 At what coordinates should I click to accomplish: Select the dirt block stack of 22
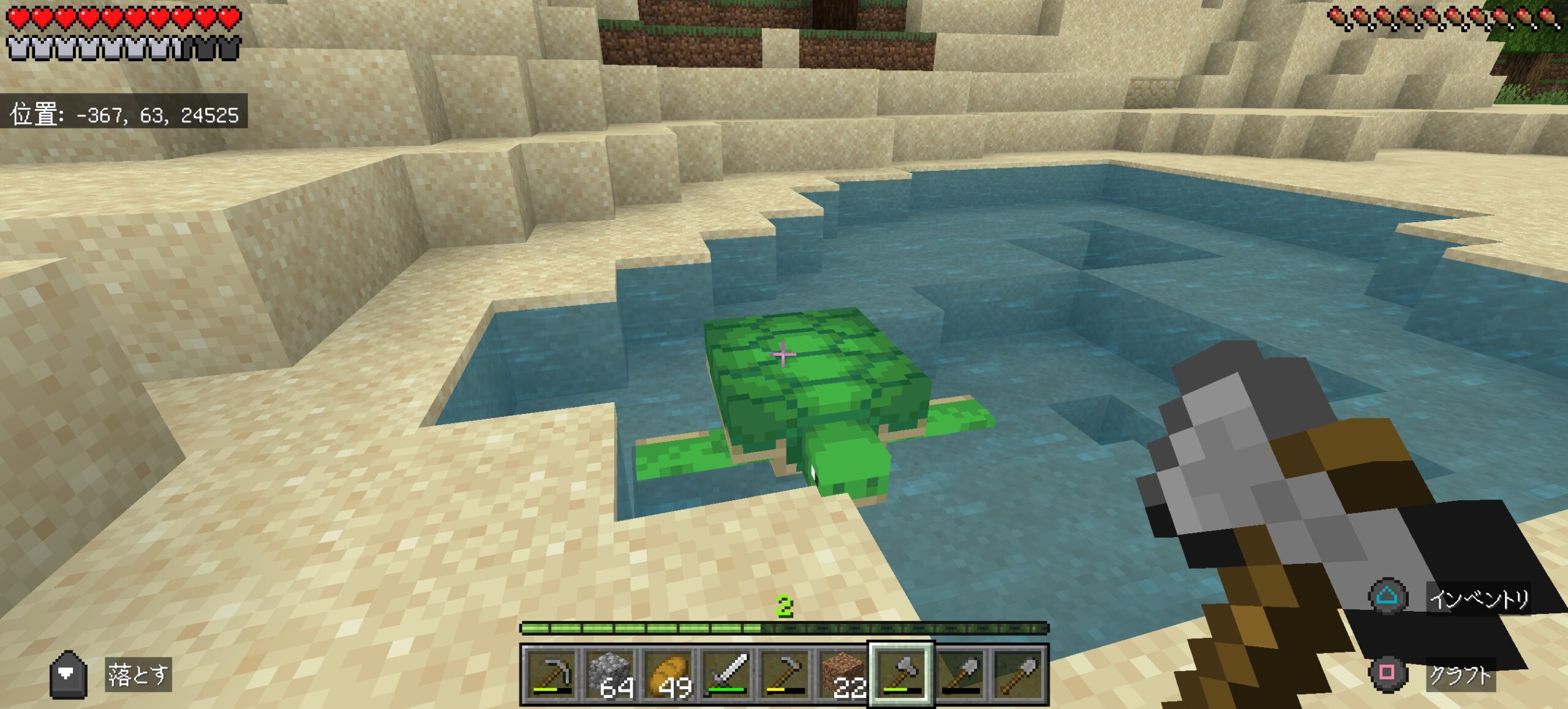pyautogui.click(x=843, y=673)
